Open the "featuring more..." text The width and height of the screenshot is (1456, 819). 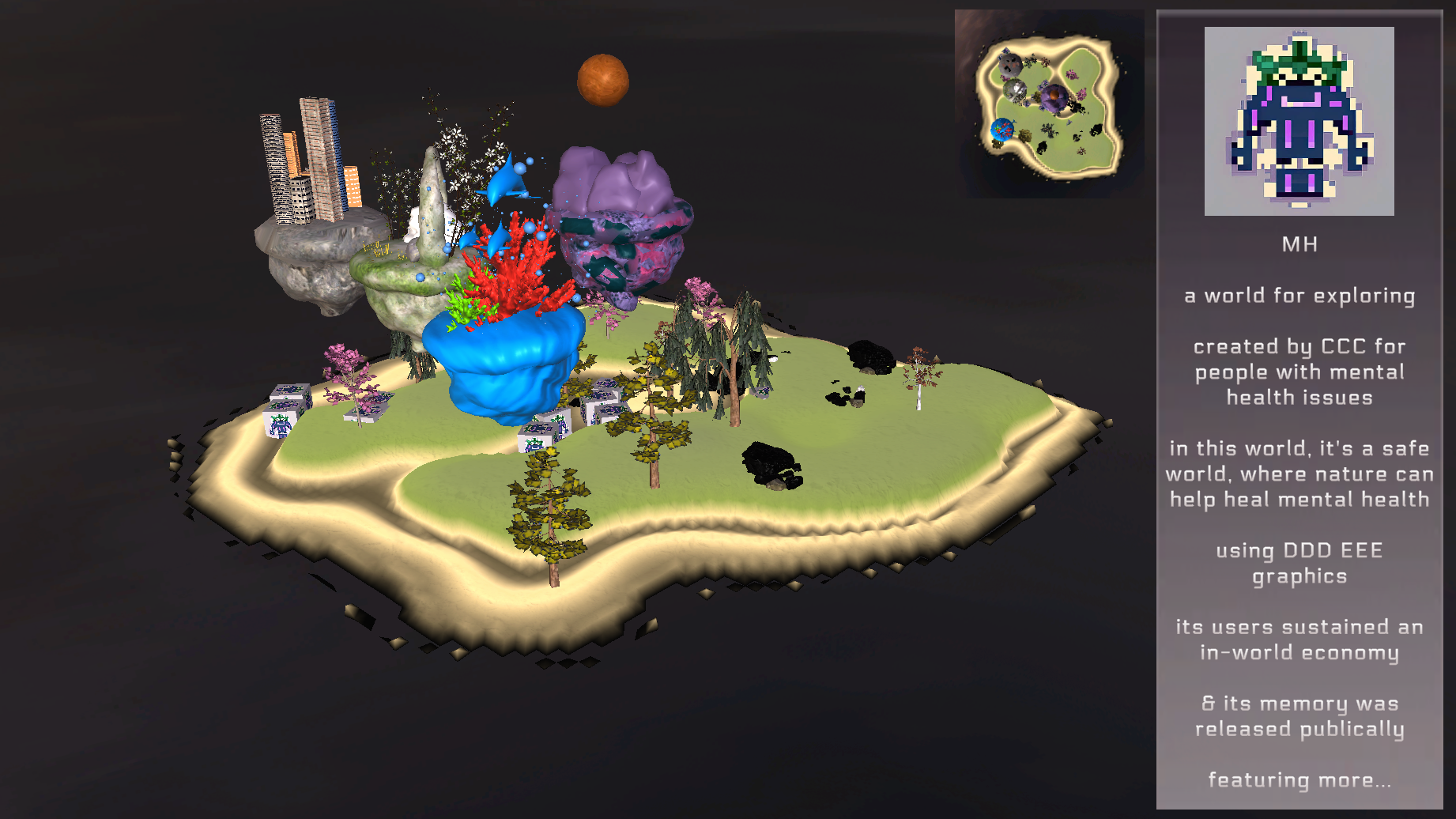[x=1299, y=780]
